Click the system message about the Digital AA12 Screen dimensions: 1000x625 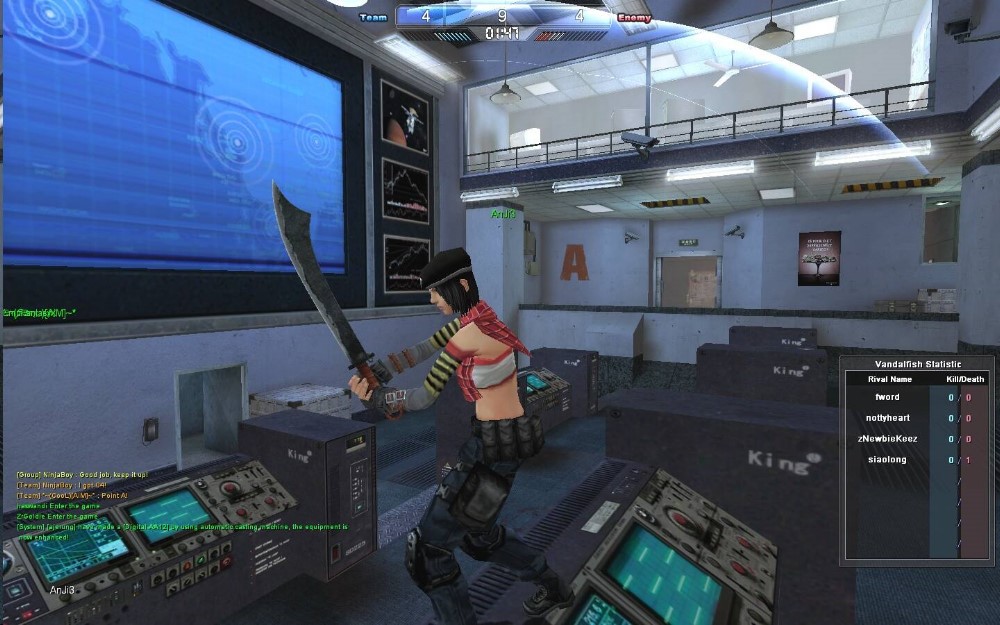tap(180, 526)
